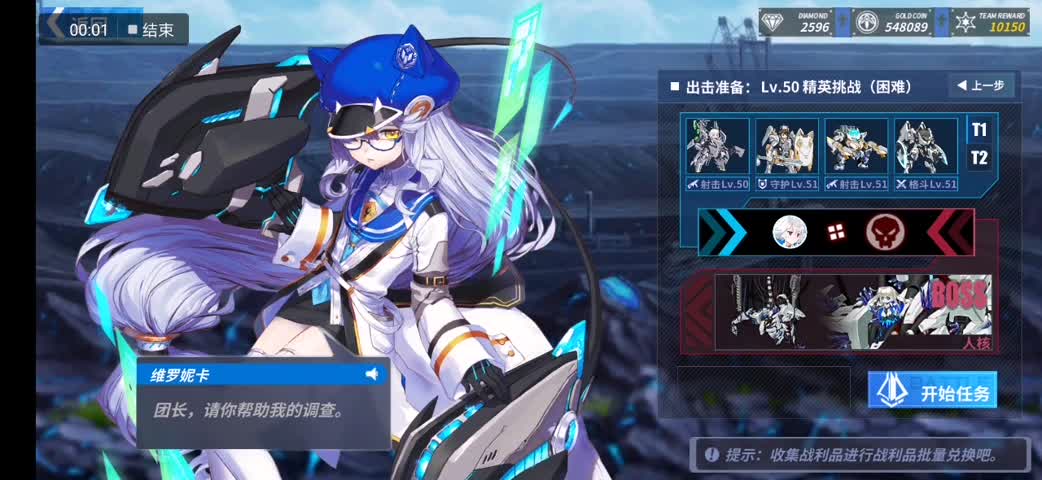Click the red skull enemy icon
Viewport: 1042px width, 480px height.
coord(883,233)
